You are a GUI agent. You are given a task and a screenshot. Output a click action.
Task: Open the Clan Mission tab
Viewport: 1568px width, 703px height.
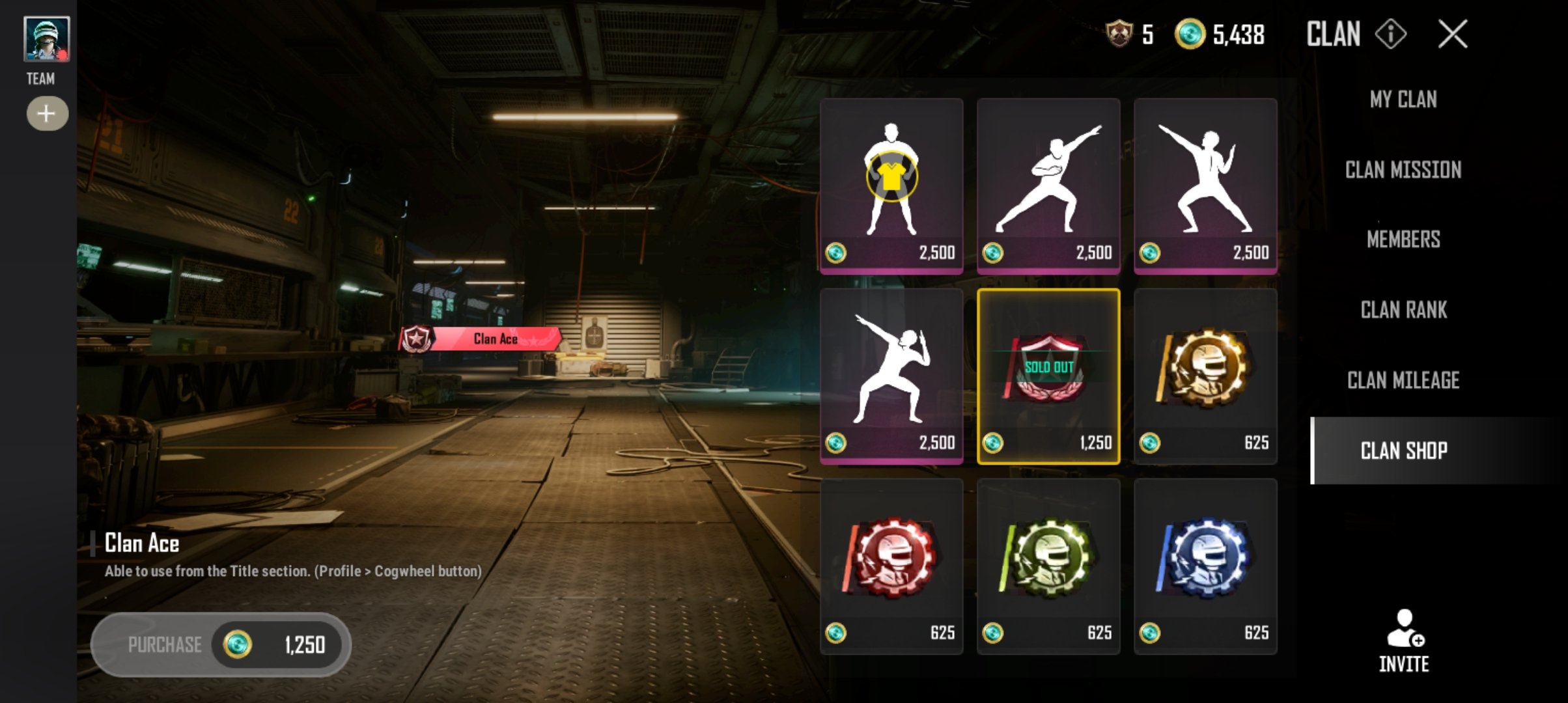[1403, 170]
